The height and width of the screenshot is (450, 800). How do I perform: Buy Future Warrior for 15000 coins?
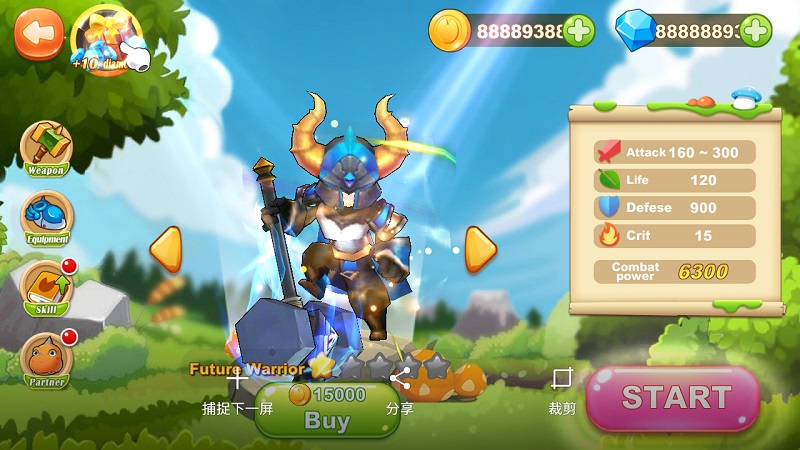point(327,410)
